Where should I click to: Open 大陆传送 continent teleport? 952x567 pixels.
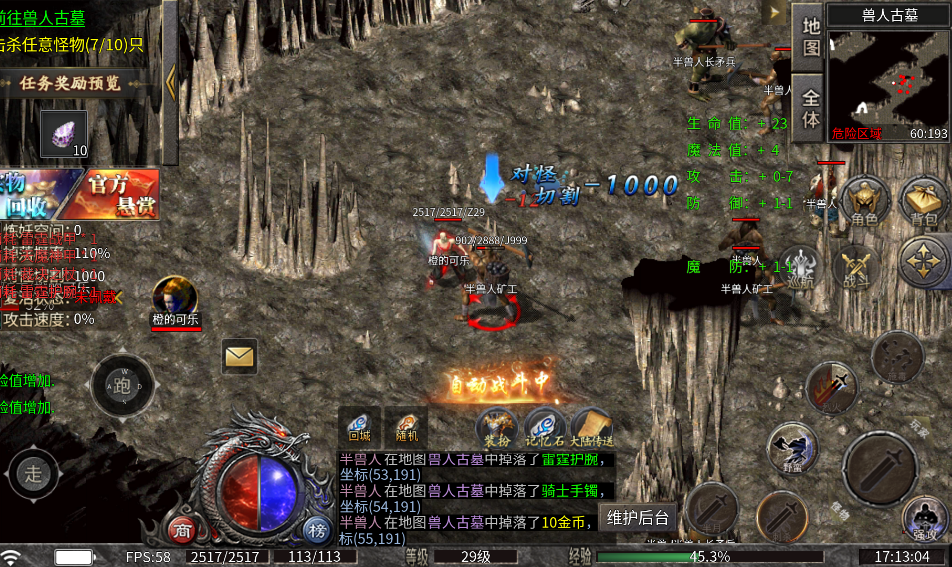pos(591,427)
